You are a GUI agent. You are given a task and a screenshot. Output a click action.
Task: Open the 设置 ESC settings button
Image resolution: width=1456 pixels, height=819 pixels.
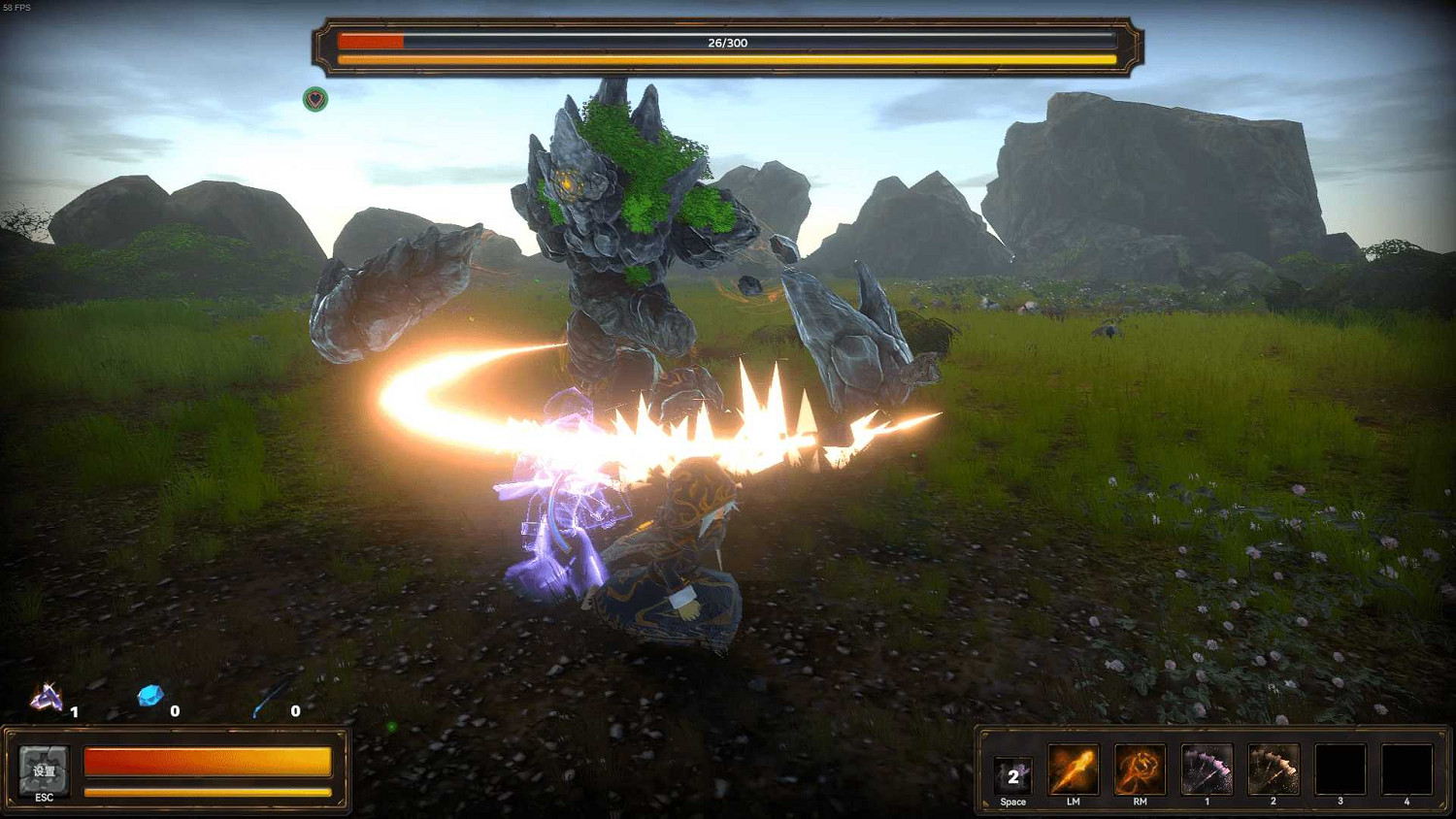43,772
